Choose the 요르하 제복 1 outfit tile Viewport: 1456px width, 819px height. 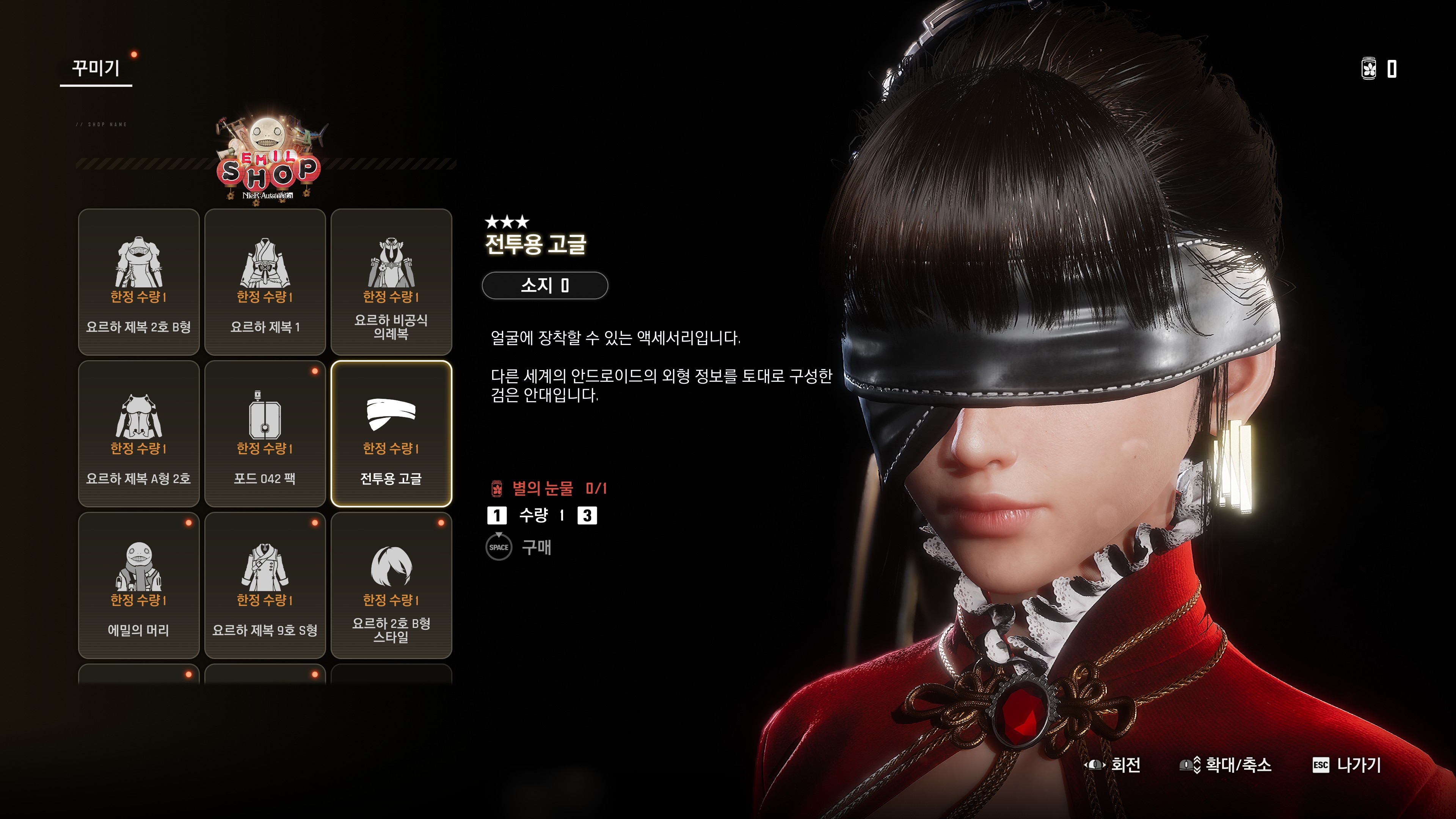(x=265, y=281)
